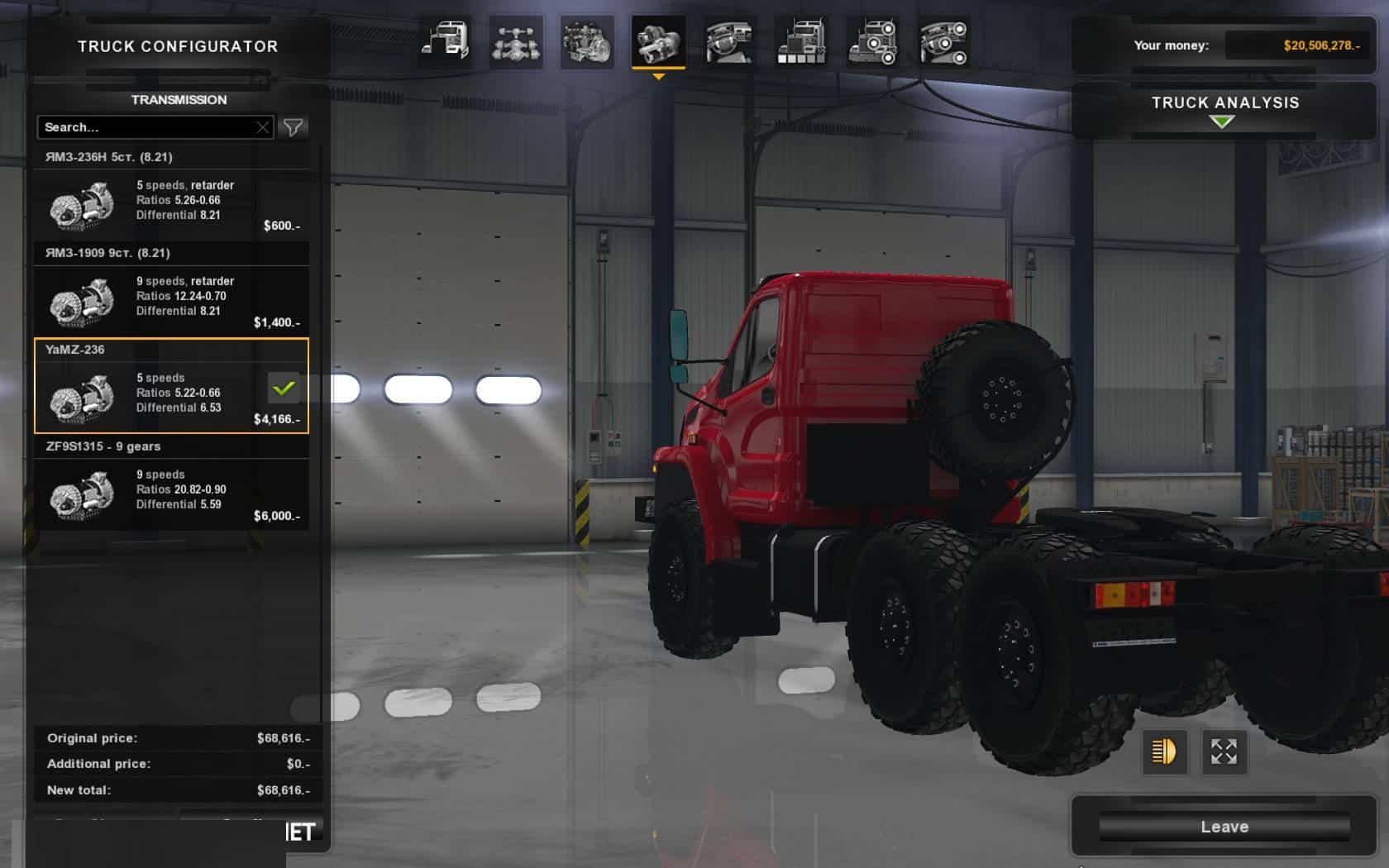The image size is (1389, 868).
Task: Select the YaMZ-236 5 speeds transmission
Action: [171, 397]
